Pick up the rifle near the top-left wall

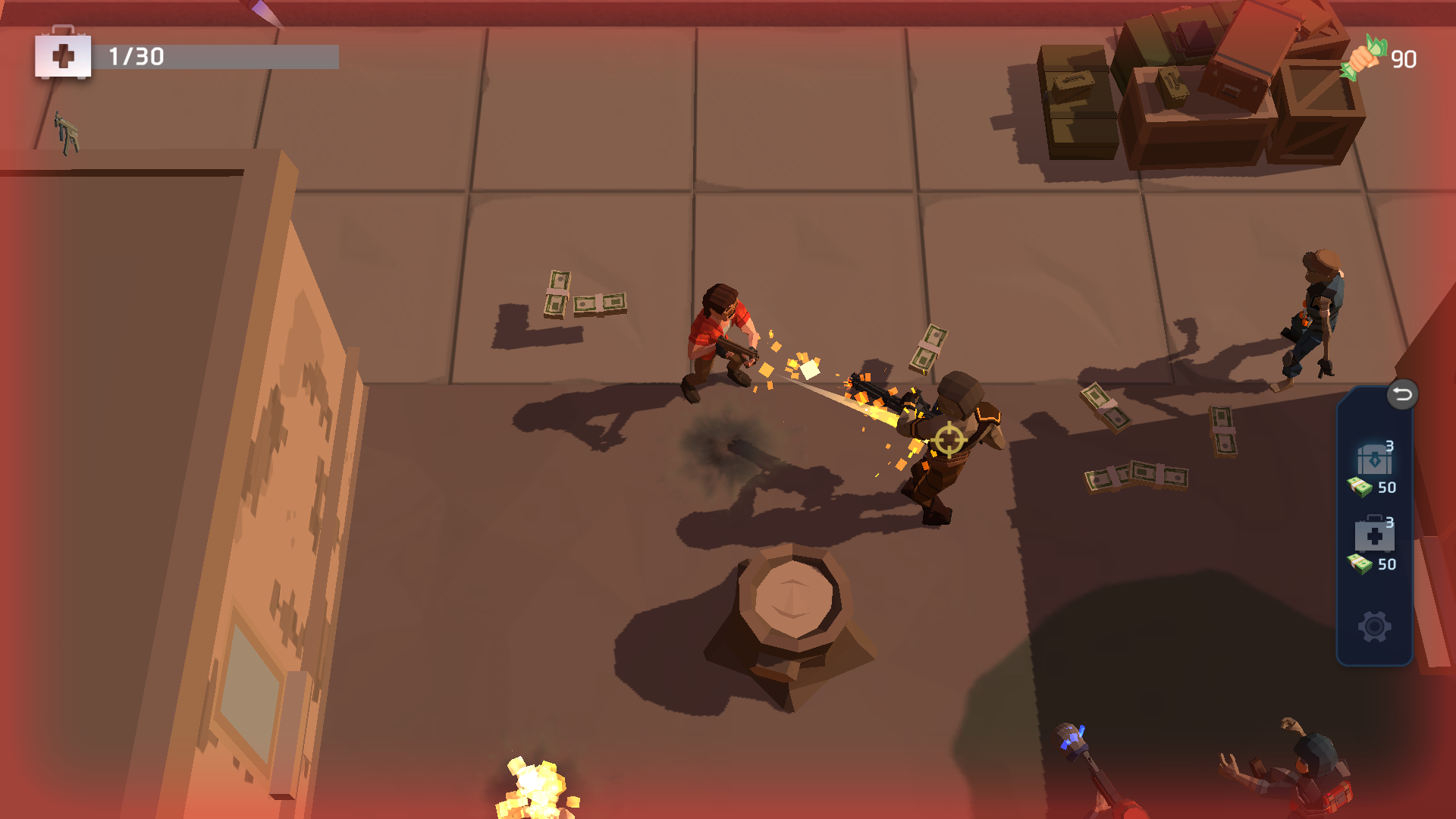pyautogui.click(x=67, y=131)
